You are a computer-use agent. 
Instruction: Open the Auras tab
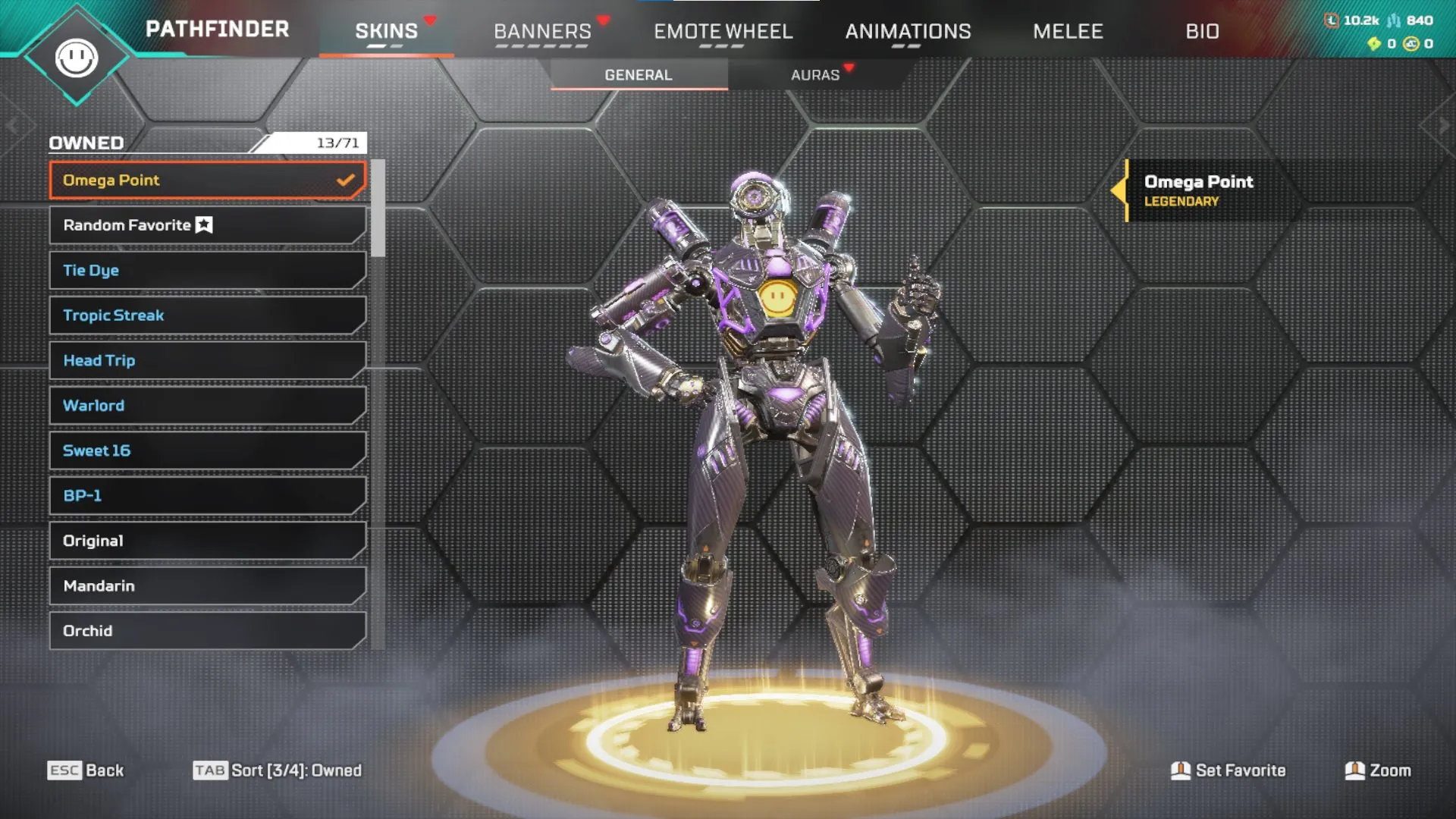815,74
